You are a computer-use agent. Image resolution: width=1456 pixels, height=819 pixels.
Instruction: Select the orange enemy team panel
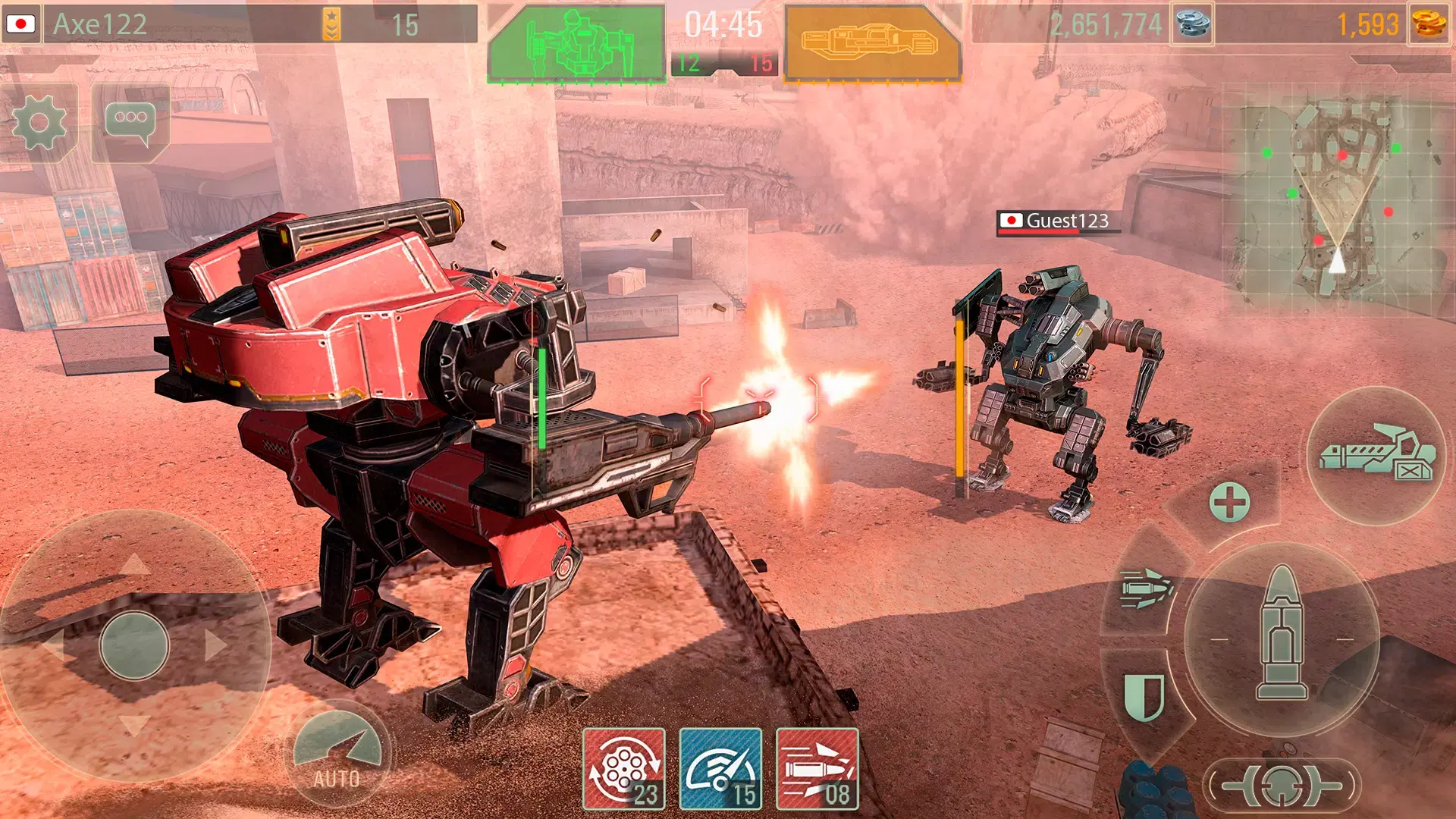tap(872, 43)
